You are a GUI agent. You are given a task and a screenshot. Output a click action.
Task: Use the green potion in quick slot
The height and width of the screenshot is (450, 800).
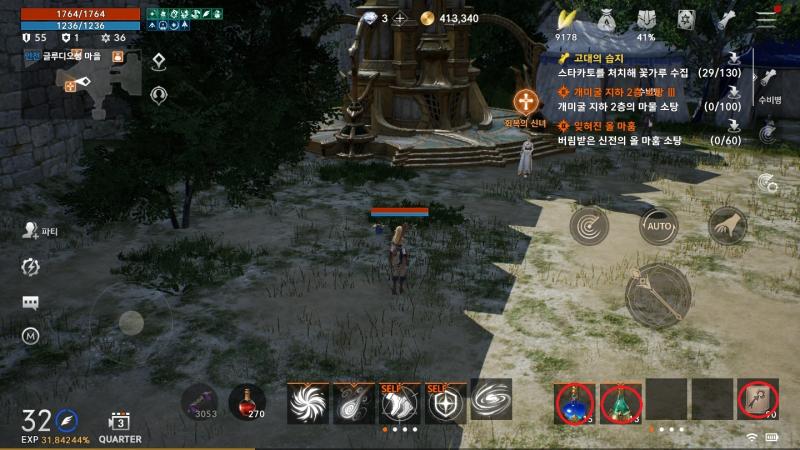pyautogui.click(x=621, y=401)
